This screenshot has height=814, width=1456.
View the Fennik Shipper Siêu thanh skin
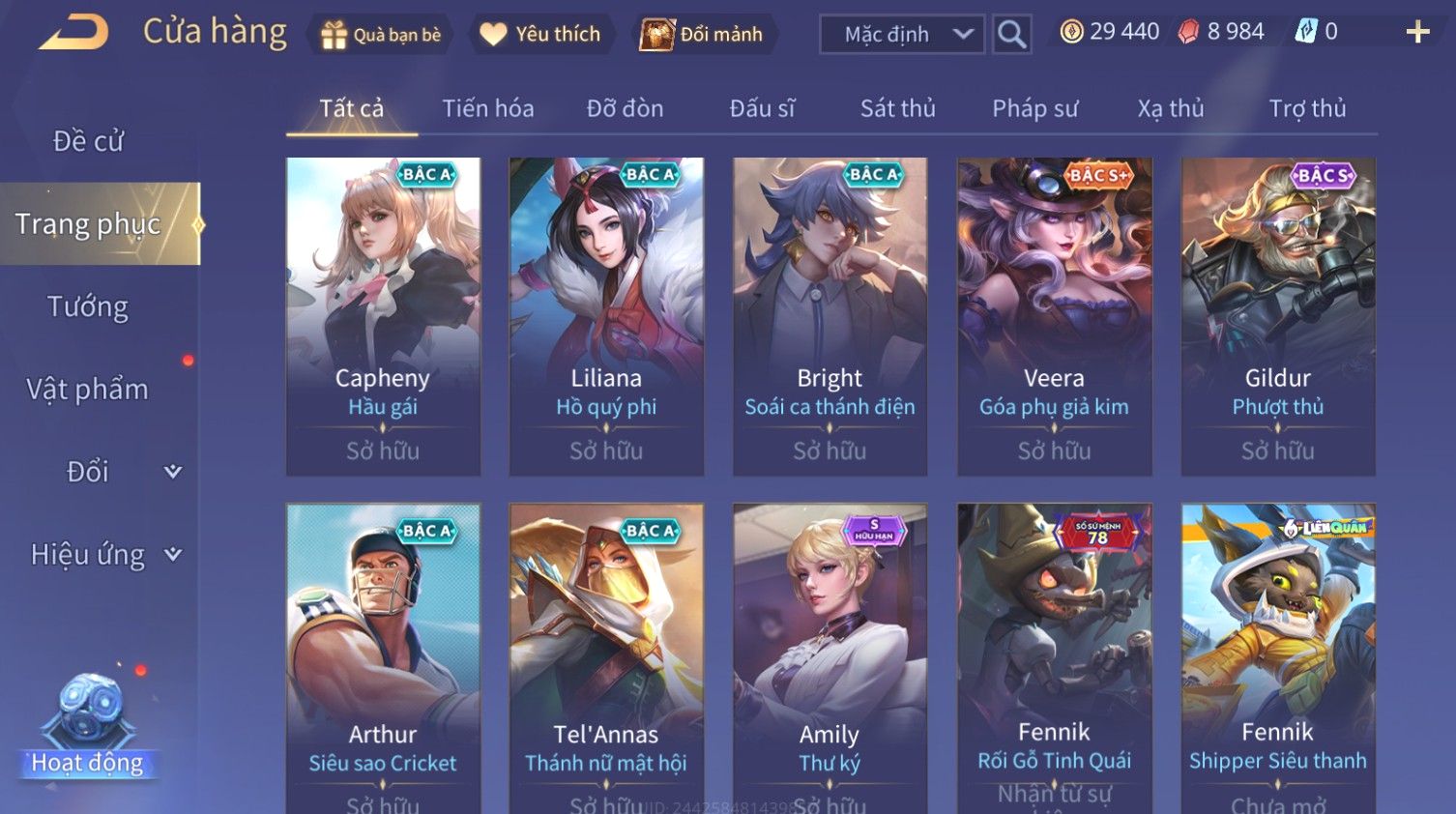1277,657
